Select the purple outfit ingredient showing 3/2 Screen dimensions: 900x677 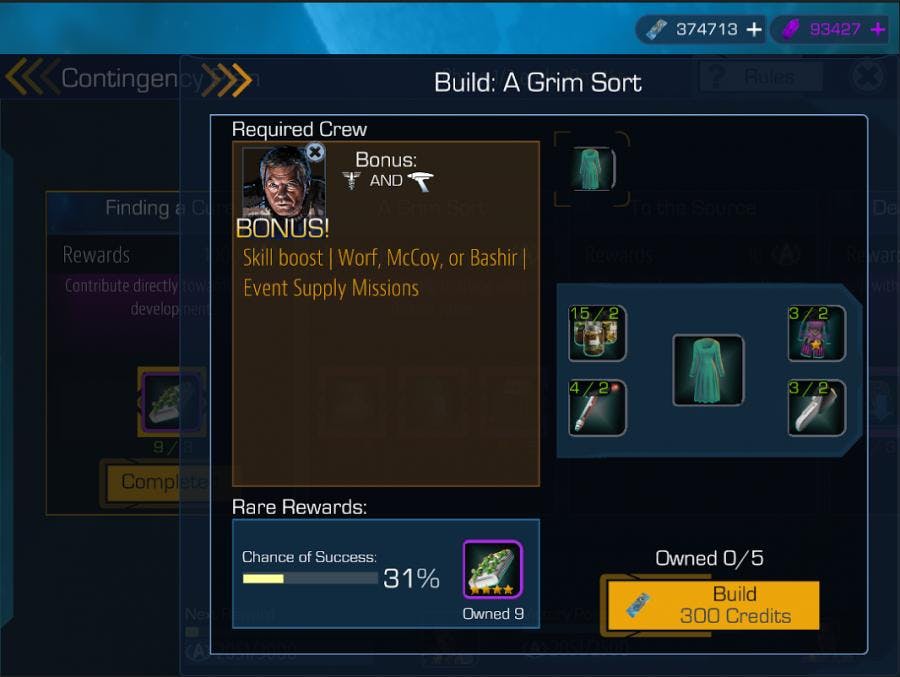[816, 333]
